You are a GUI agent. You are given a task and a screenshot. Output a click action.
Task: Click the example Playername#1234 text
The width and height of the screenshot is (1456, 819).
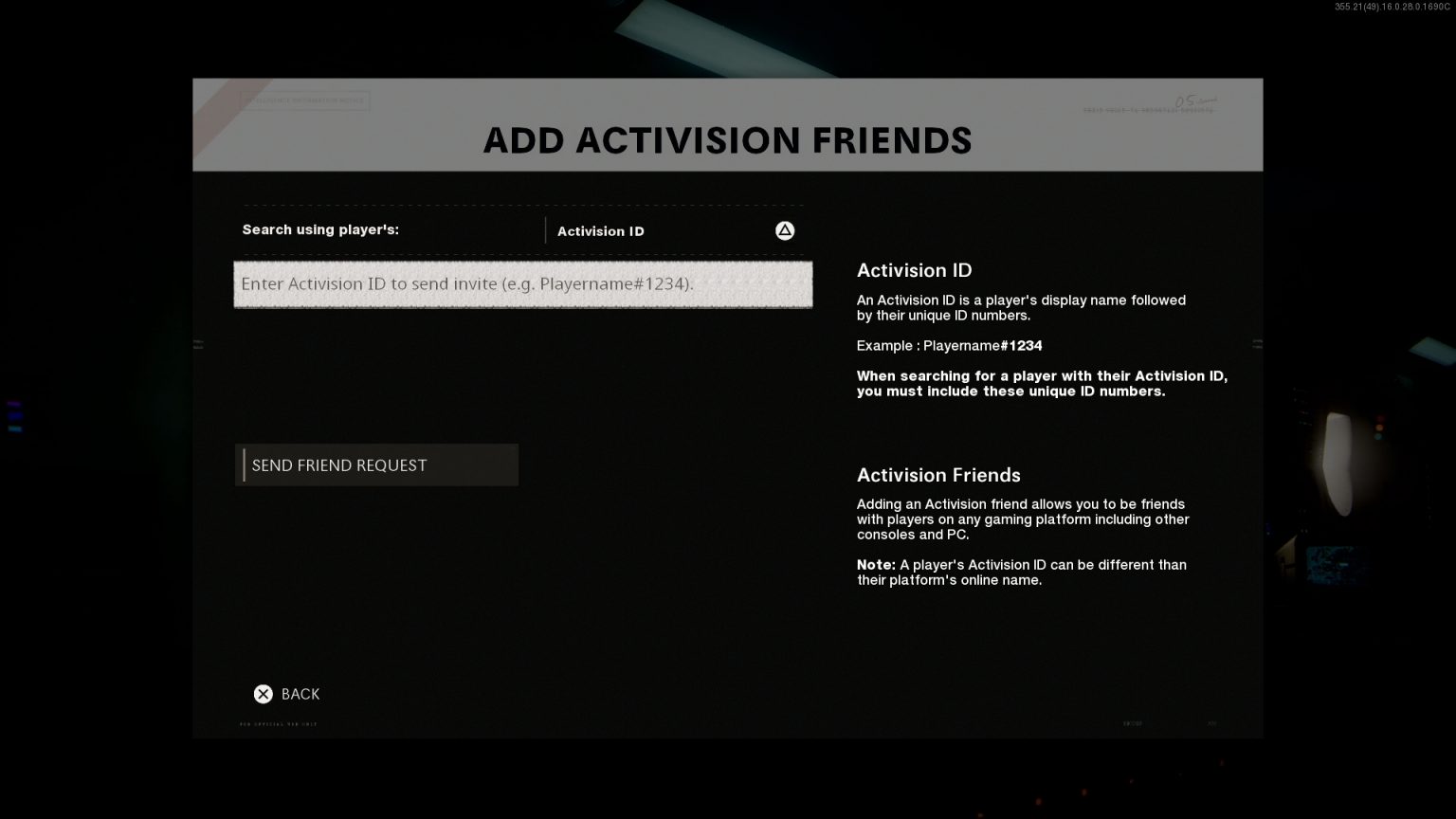[949, 345]
